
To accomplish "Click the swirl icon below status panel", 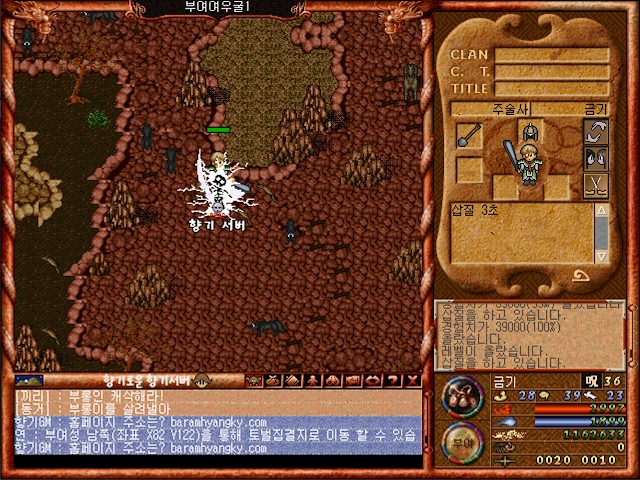I will point(581,277).
